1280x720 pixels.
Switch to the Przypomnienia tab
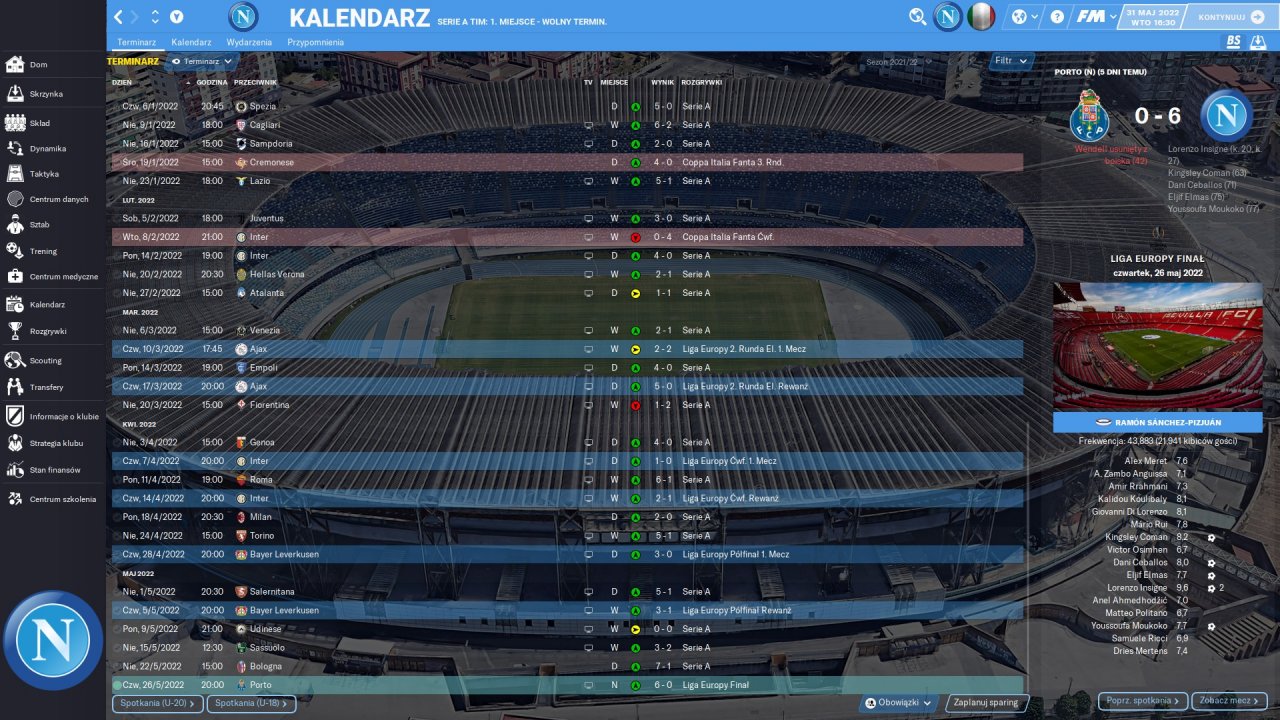pos(315,42)
